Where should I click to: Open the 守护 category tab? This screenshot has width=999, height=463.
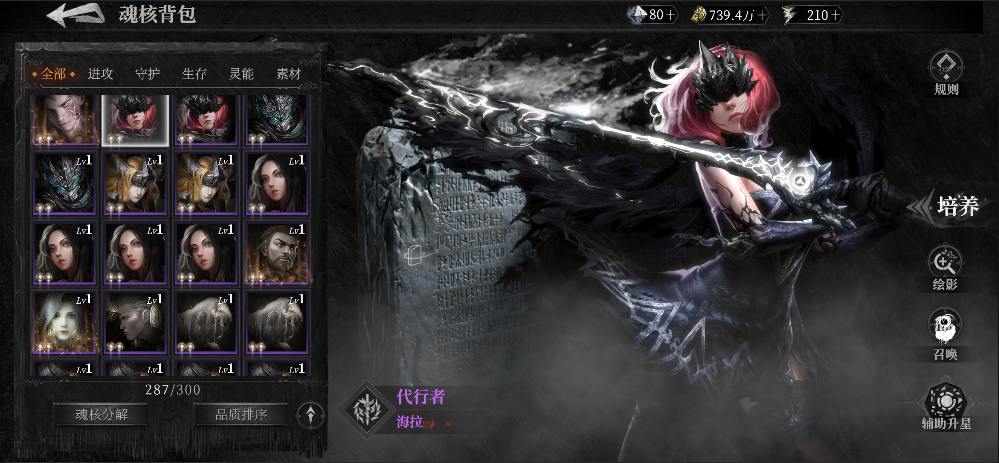[x=147, y=73]
